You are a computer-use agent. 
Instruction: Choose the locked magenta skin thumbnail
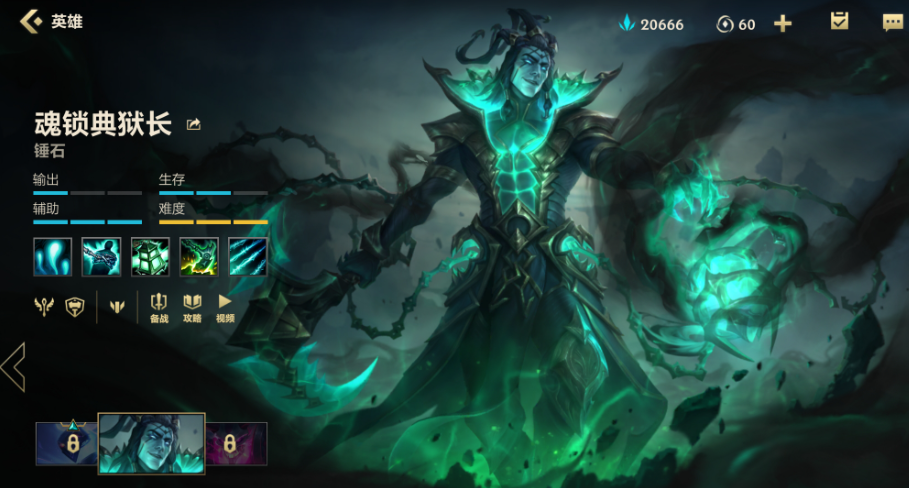click(x=236, y=443)
